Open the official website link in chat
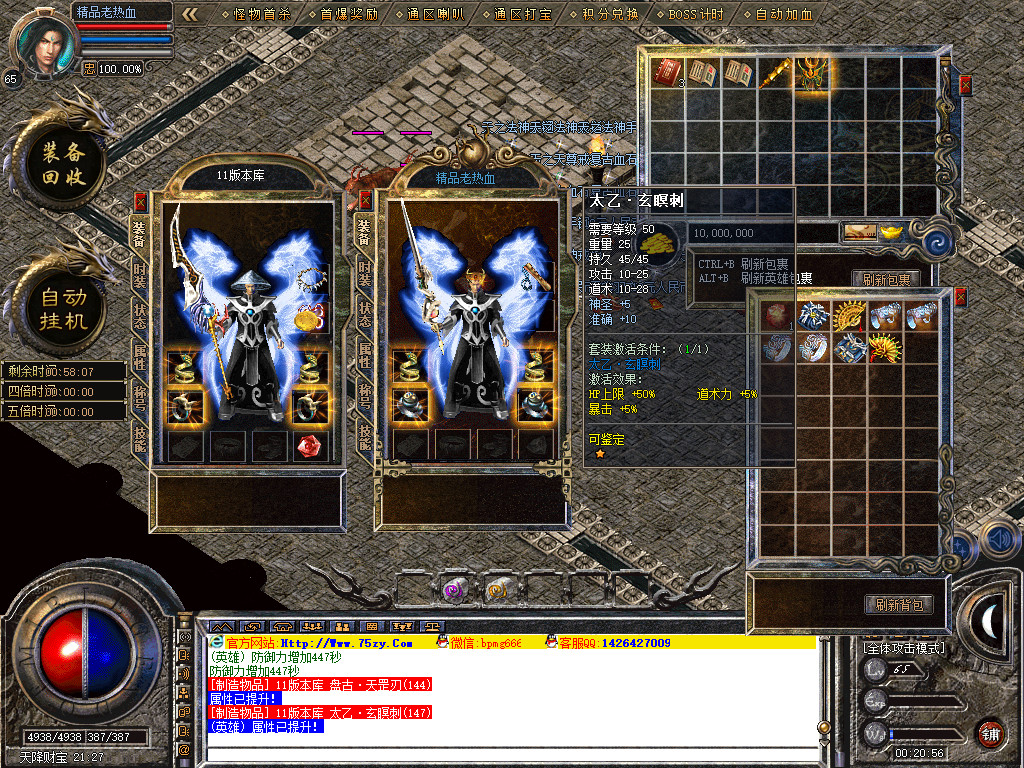This screenshot has width=1024, height=768. [320, 642]
